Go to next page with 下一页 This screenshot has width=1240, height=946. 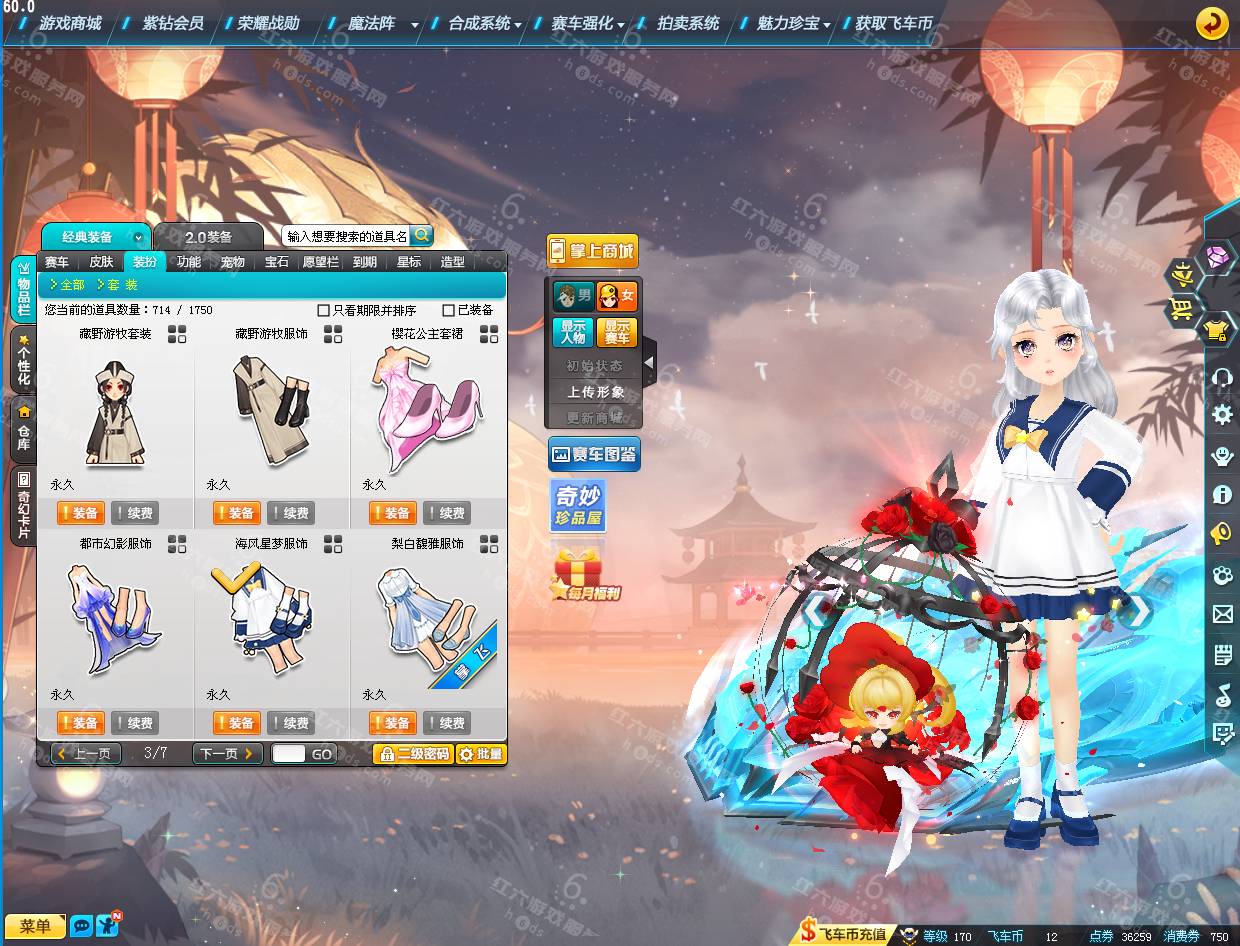[x=227, y=754]
